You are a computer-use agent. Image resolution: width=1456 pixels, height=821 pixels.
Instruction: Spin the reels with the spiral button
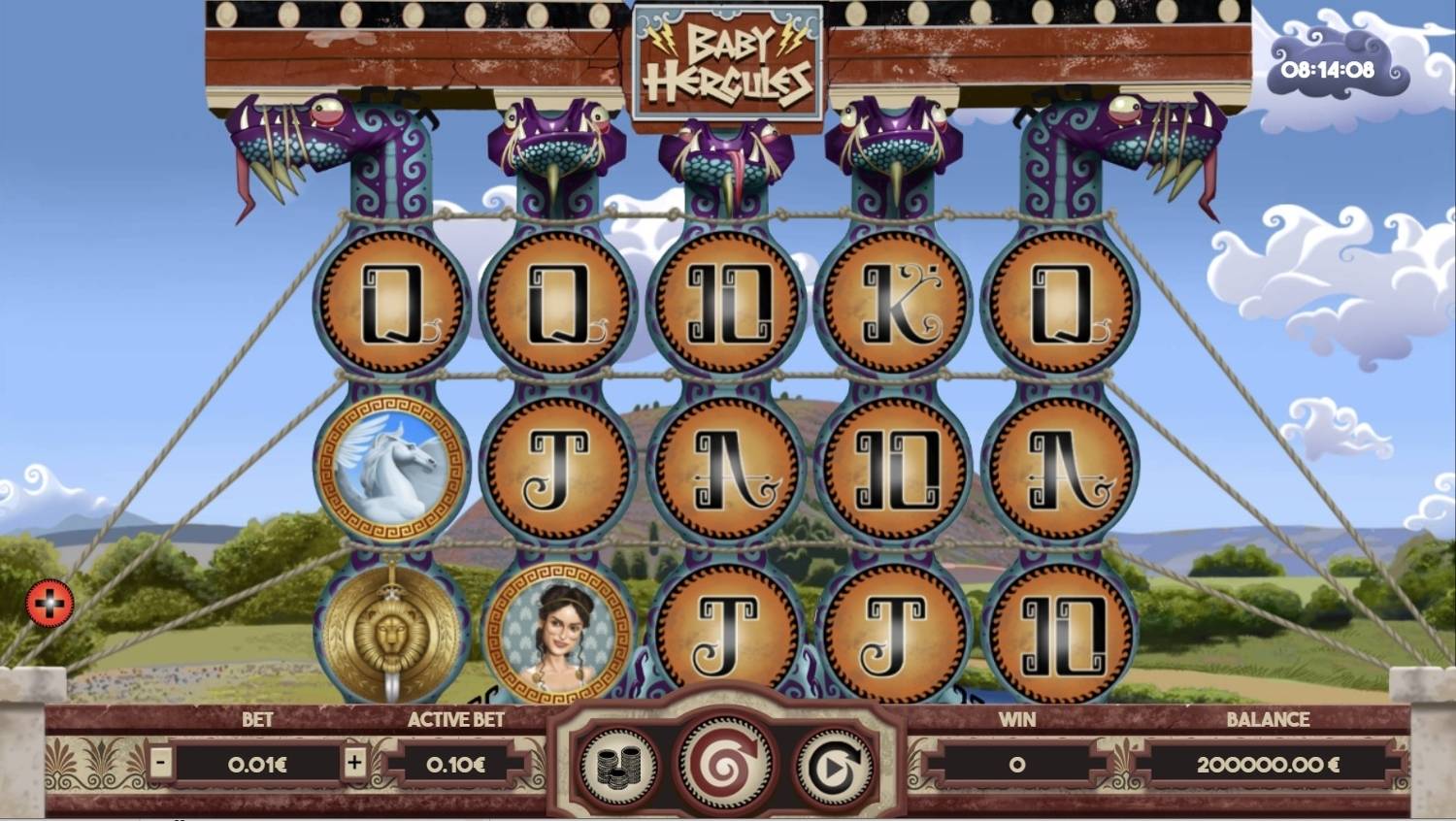(x=724, y=765)
